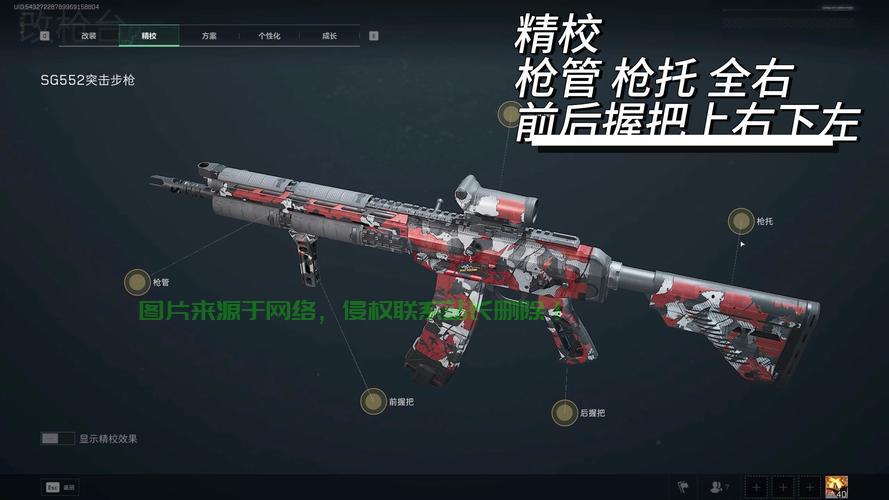889x500 pixels.
Task: Click the flag icon in bottom bar
Action: point(683,487)
